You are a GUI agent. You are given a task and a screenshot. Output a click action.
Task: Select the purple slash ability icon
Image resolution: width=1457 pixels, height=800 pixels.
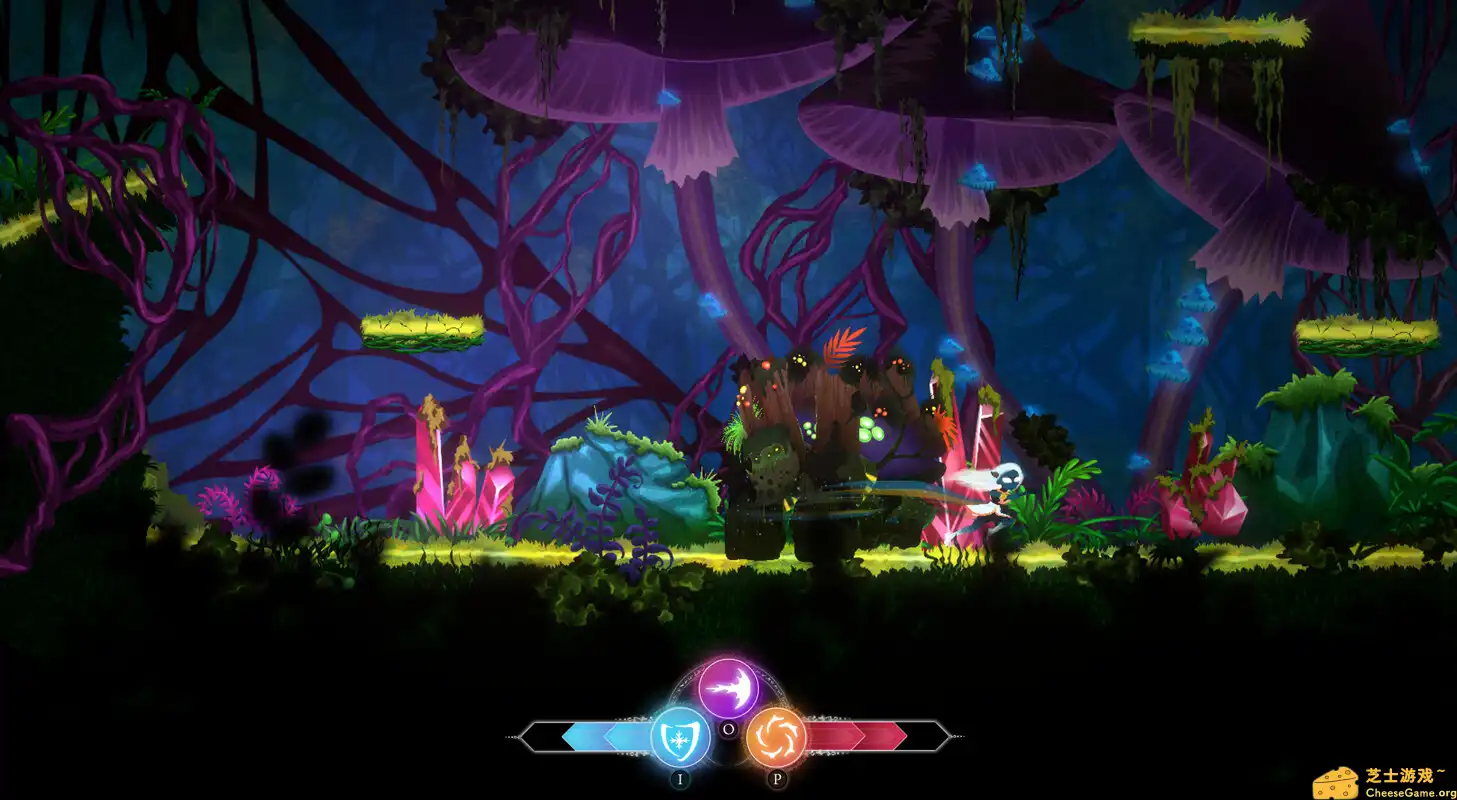point(728,689)
